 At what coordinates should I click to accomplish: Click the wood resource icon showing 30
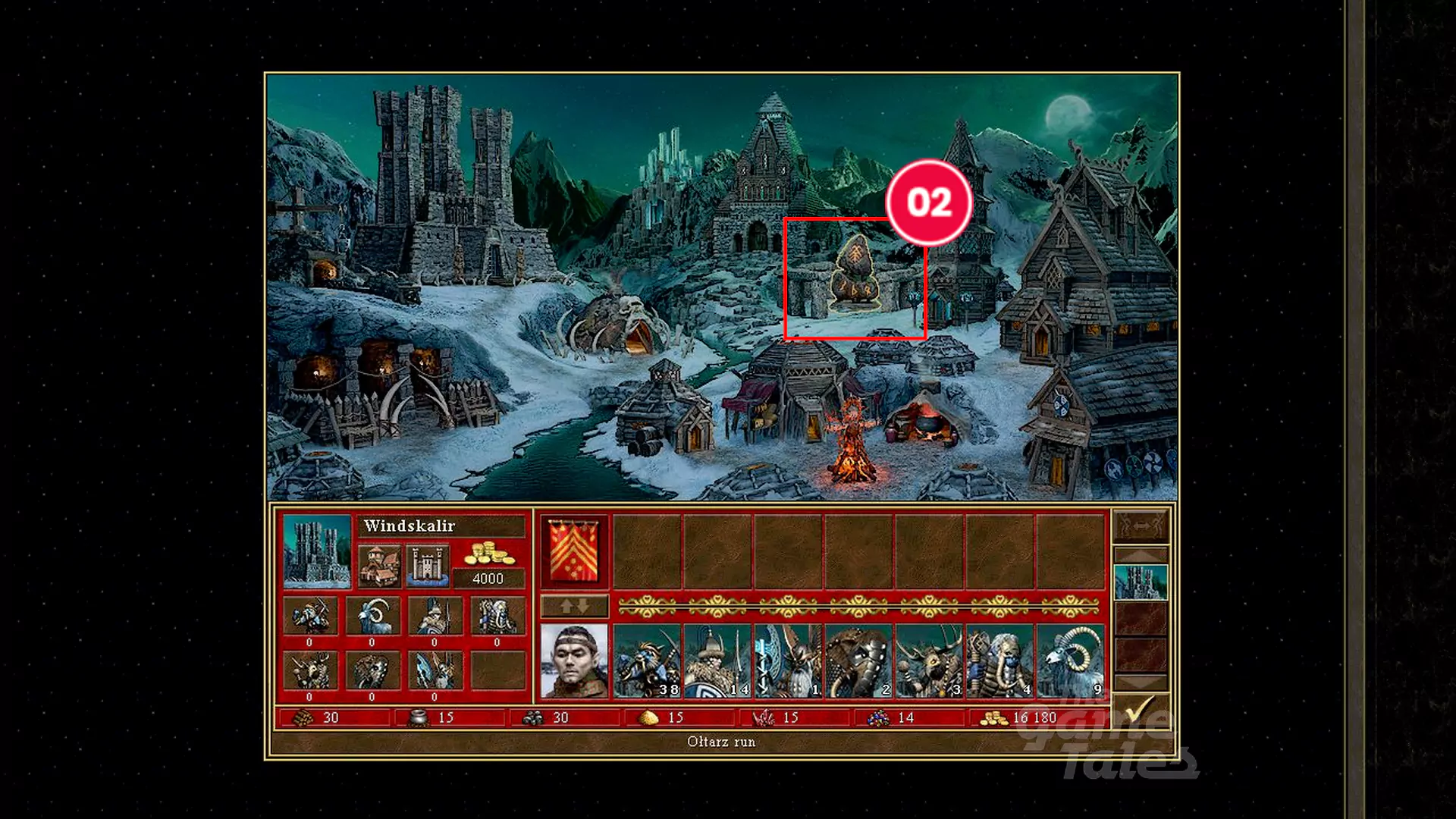(x=303, y=716)
